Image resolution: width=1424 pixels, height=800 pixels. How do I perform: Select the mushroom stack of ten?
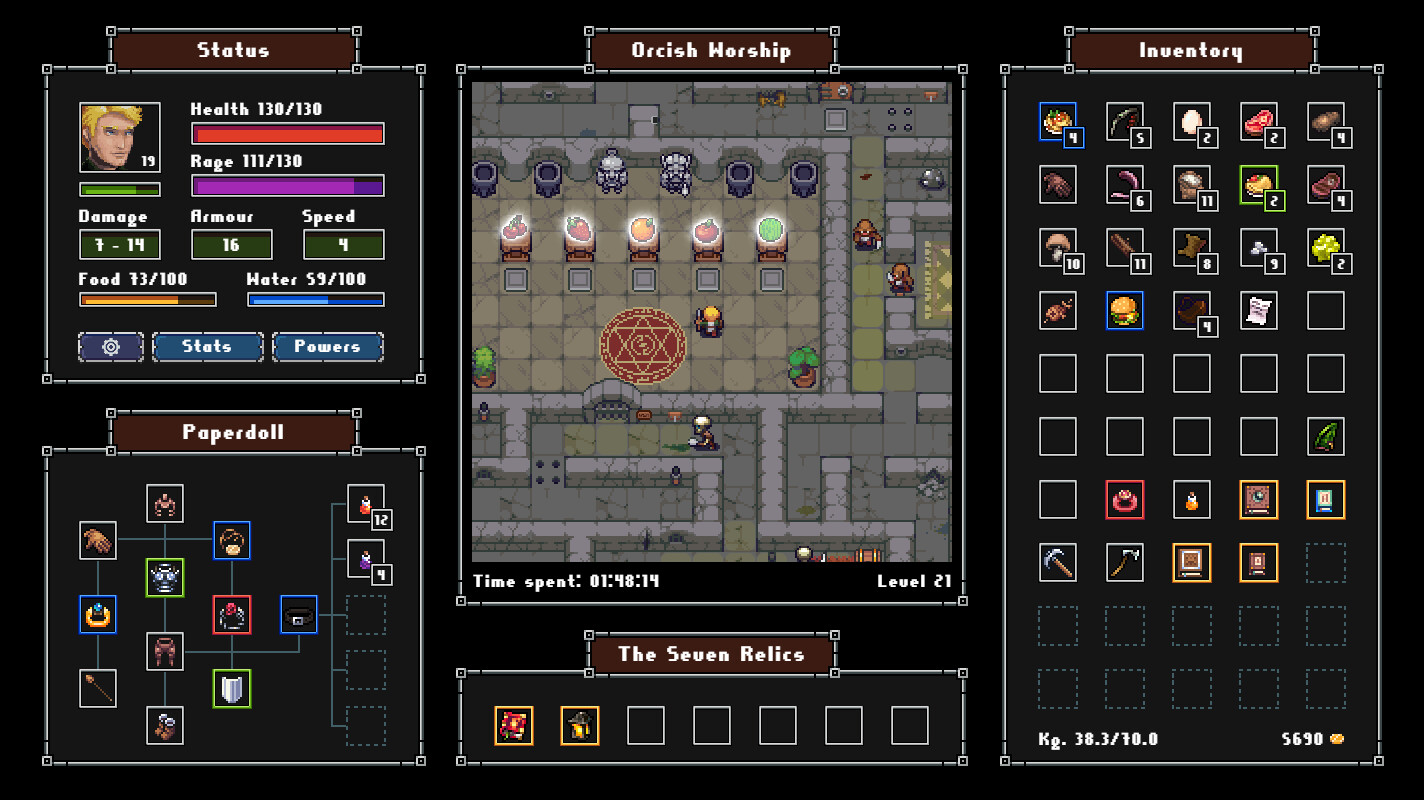pyautogui.click(x=1058, y=247)
